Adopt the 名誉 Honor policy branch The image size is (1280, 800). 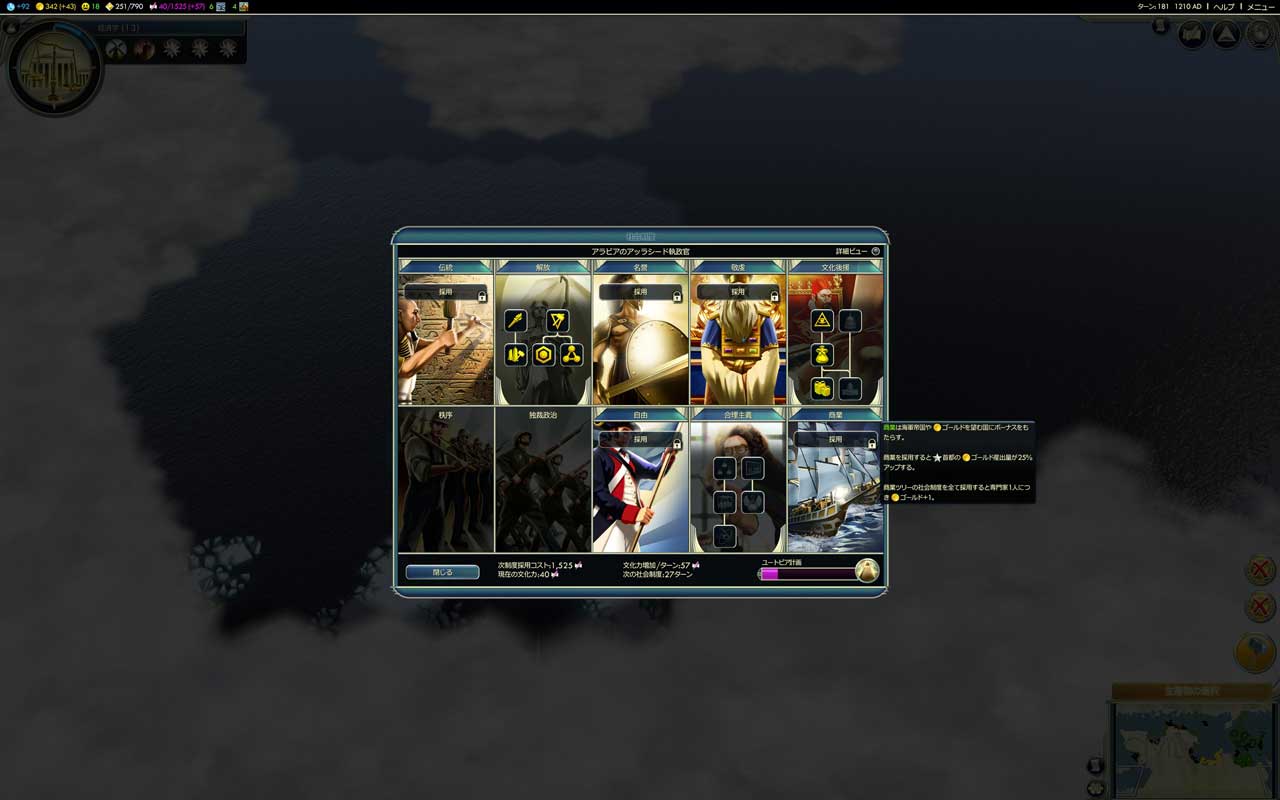coord(640,293)
